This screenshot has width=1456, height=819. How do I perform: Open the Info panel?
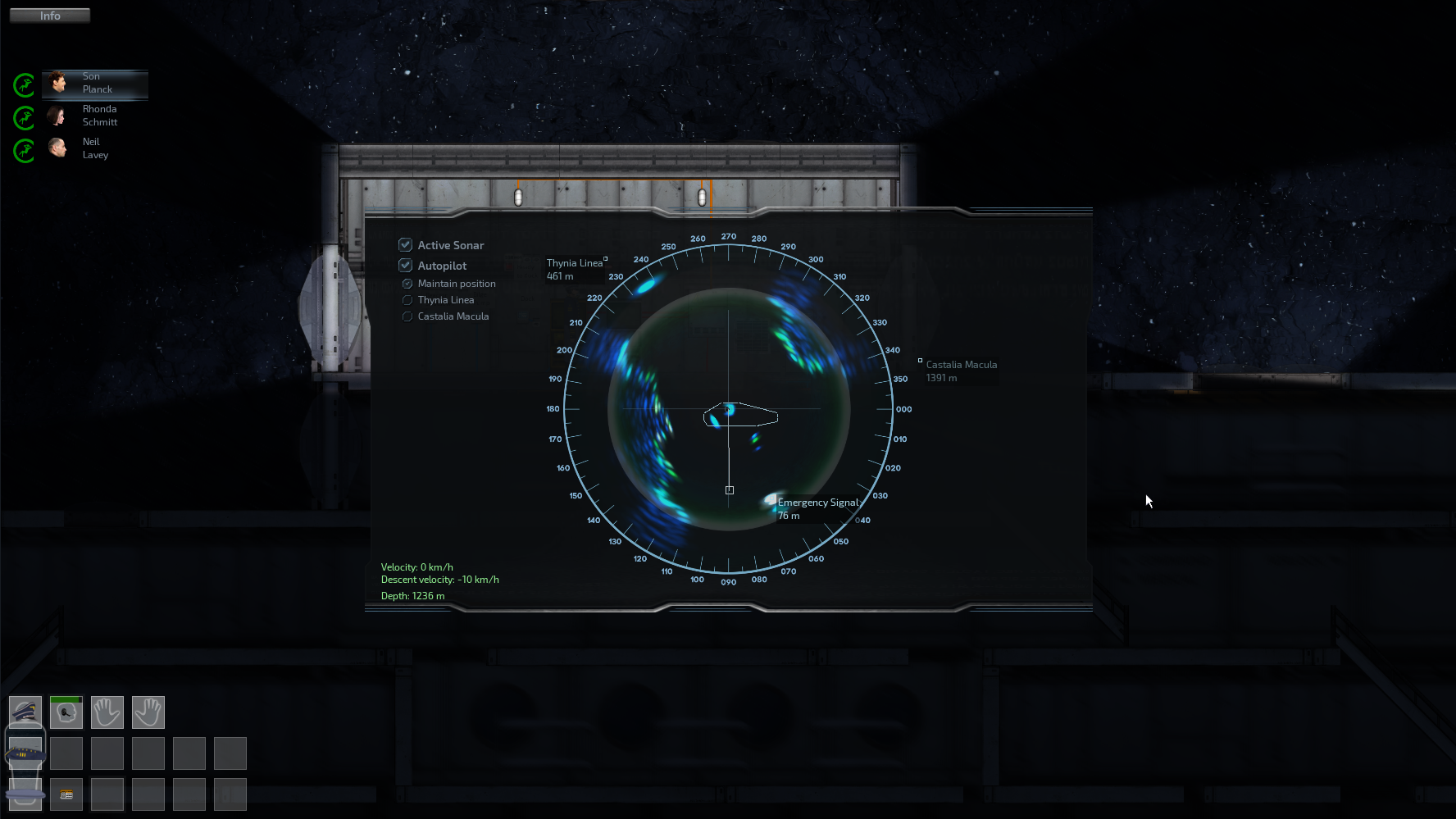(x=49, y=15)
